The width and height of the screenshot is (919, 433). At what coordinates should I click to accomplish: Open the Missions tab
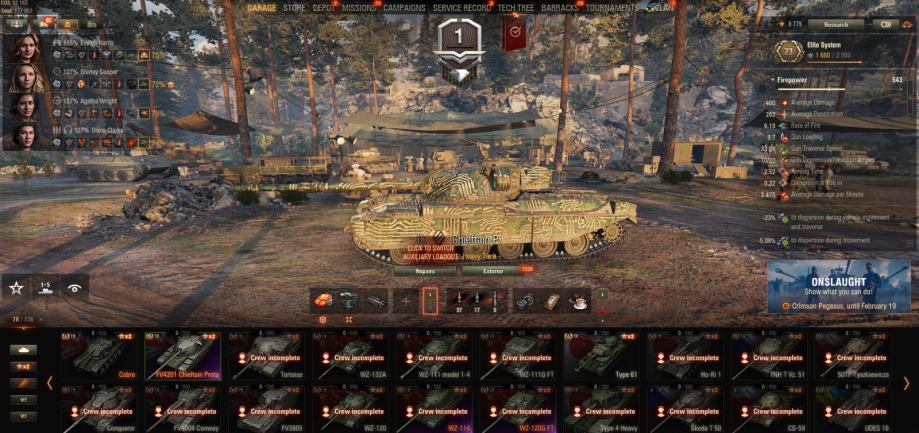360,8
